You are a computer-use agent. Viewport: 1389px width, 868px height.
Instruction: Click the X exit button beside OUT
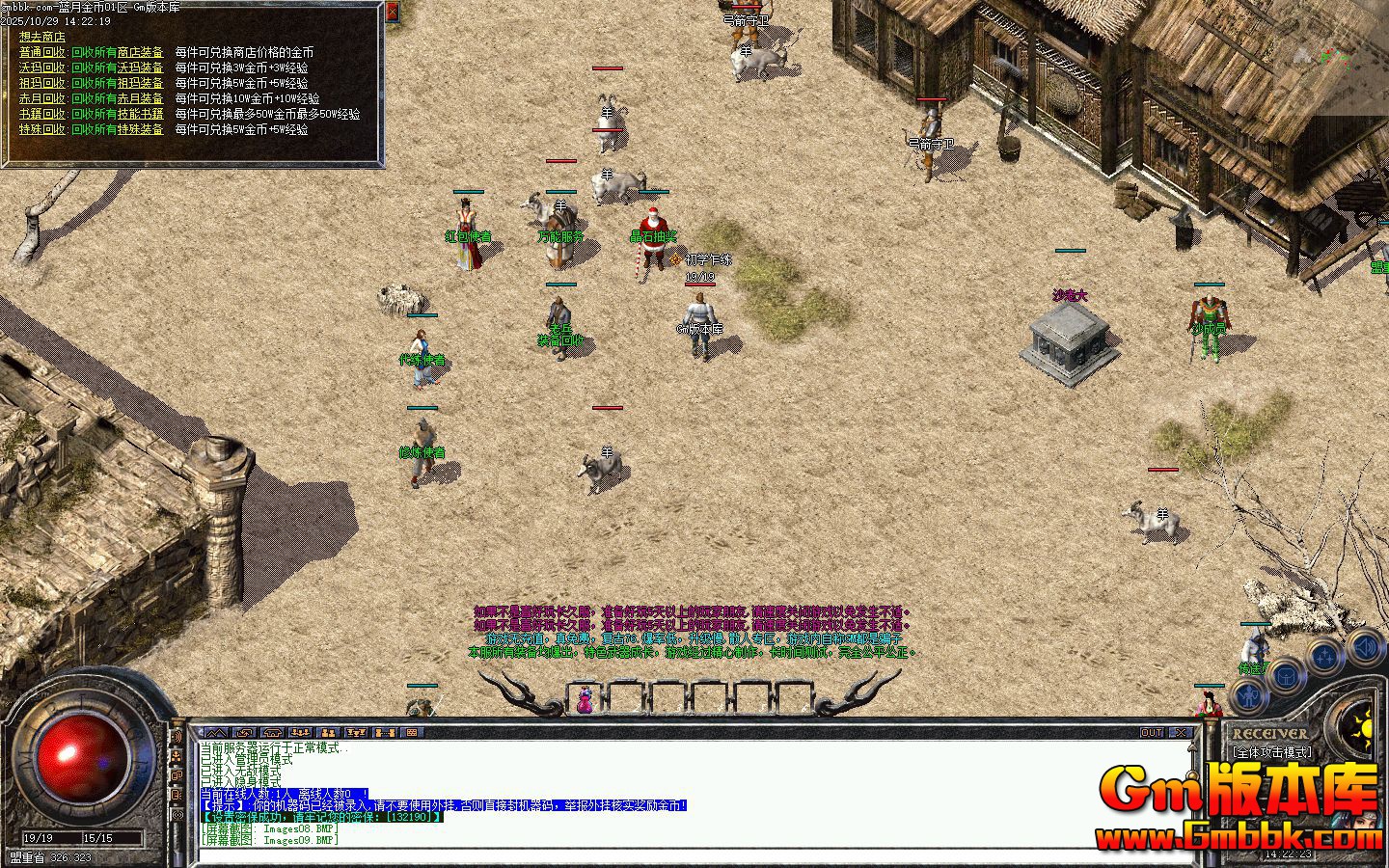pos(1185,733)
